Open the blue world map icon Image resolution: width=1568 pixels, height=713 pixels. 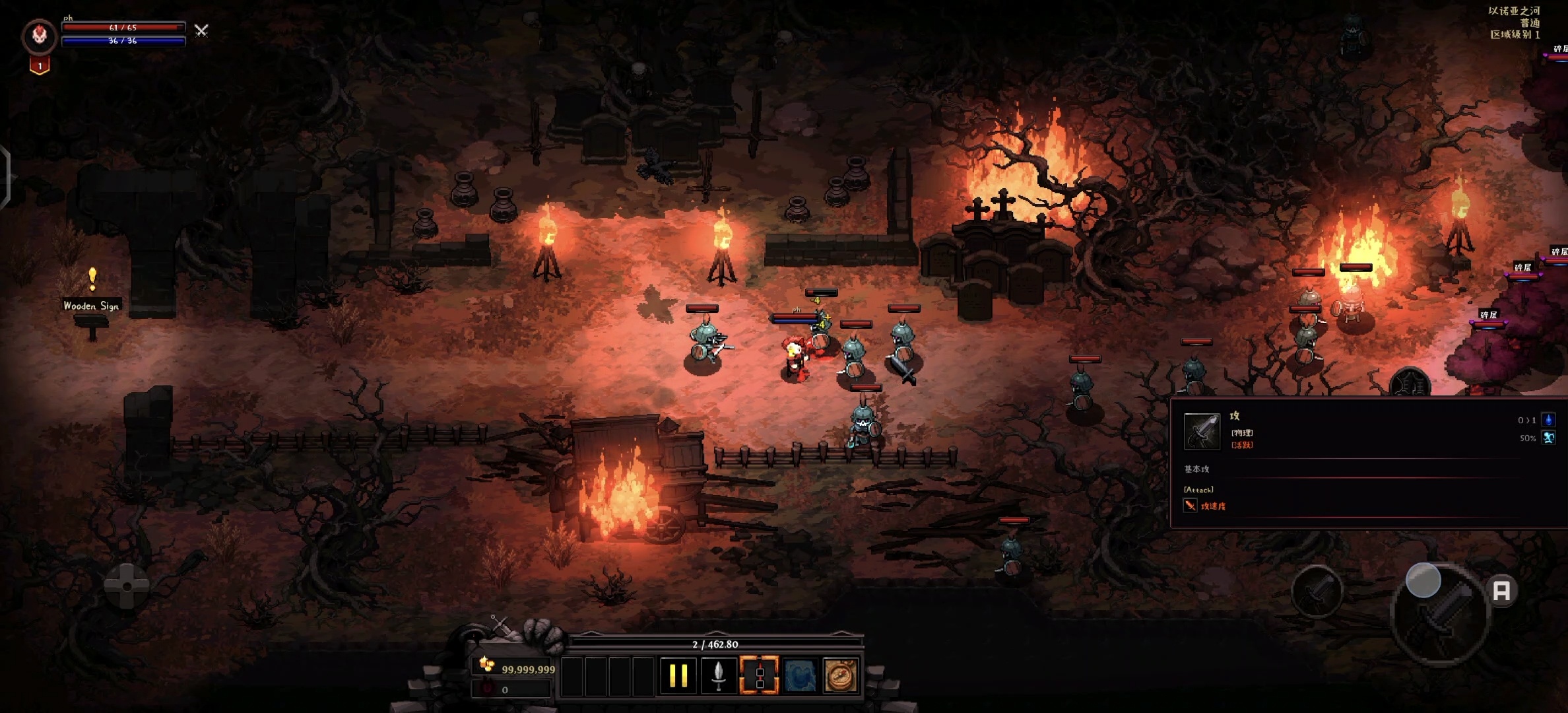point(800,675)
